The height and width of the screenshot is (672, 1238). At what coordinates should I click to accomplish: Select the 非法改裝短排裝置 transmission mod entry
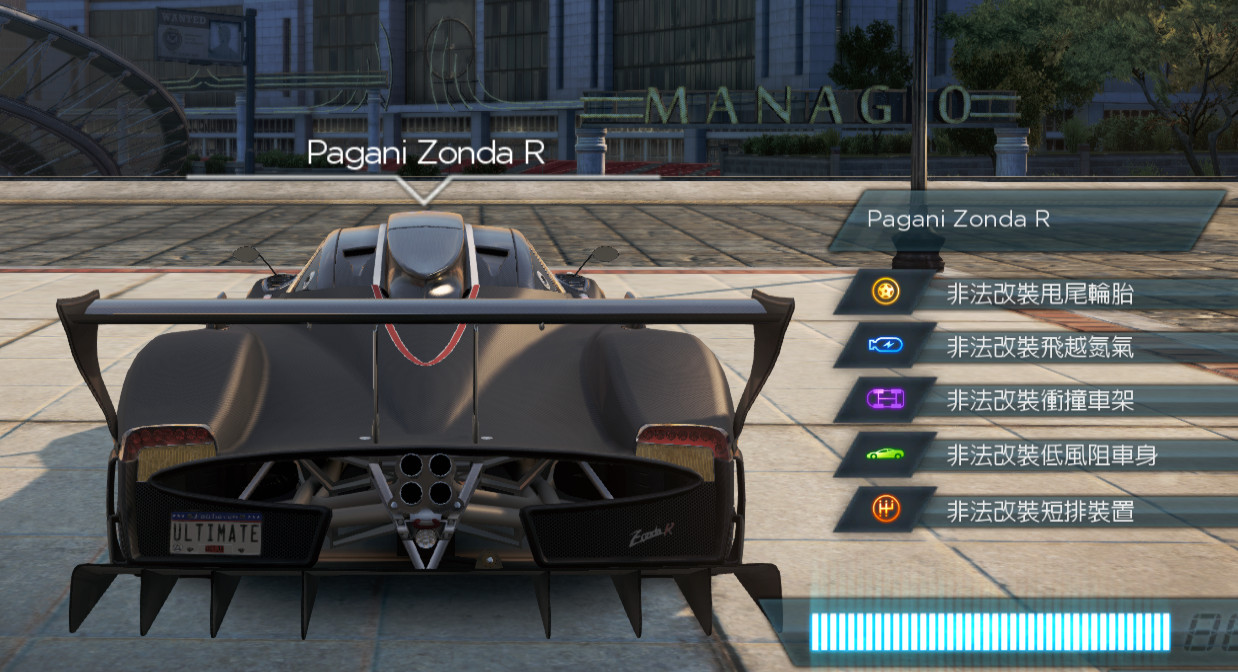pyautogui.click(x=1040, y=511)
